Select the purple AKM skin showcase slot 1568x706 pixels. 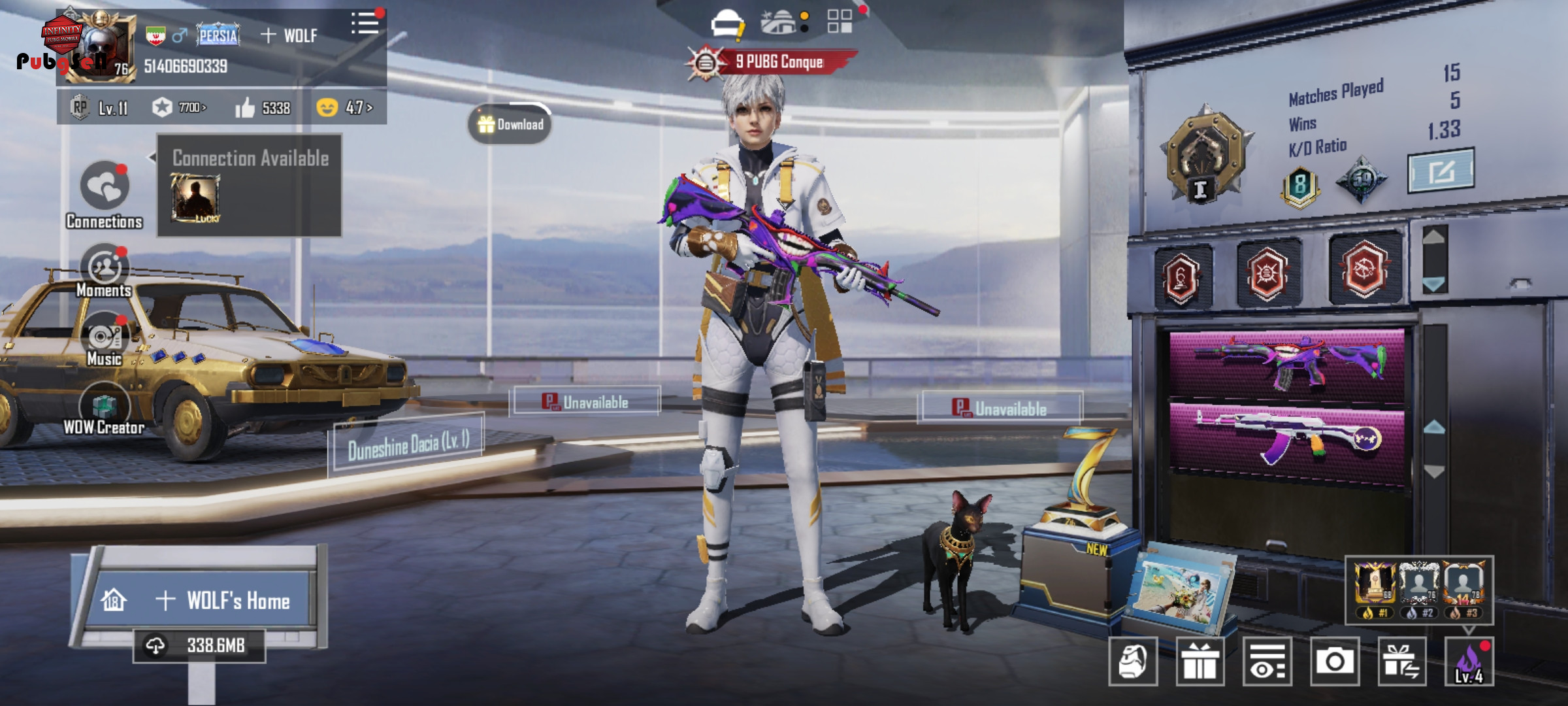1286,437
